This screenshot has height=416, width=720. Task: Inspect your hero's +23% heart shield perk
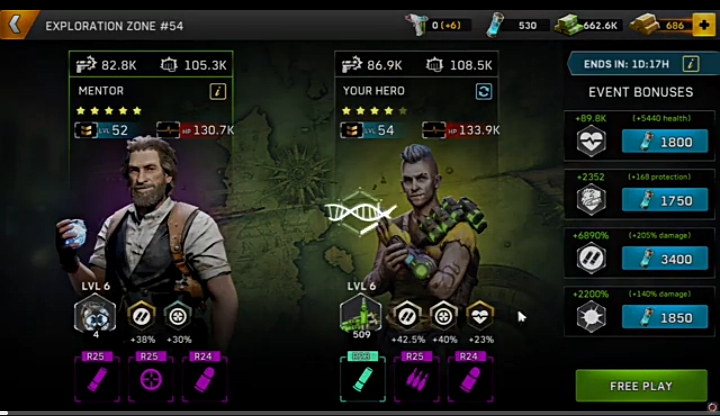[481, 315]
